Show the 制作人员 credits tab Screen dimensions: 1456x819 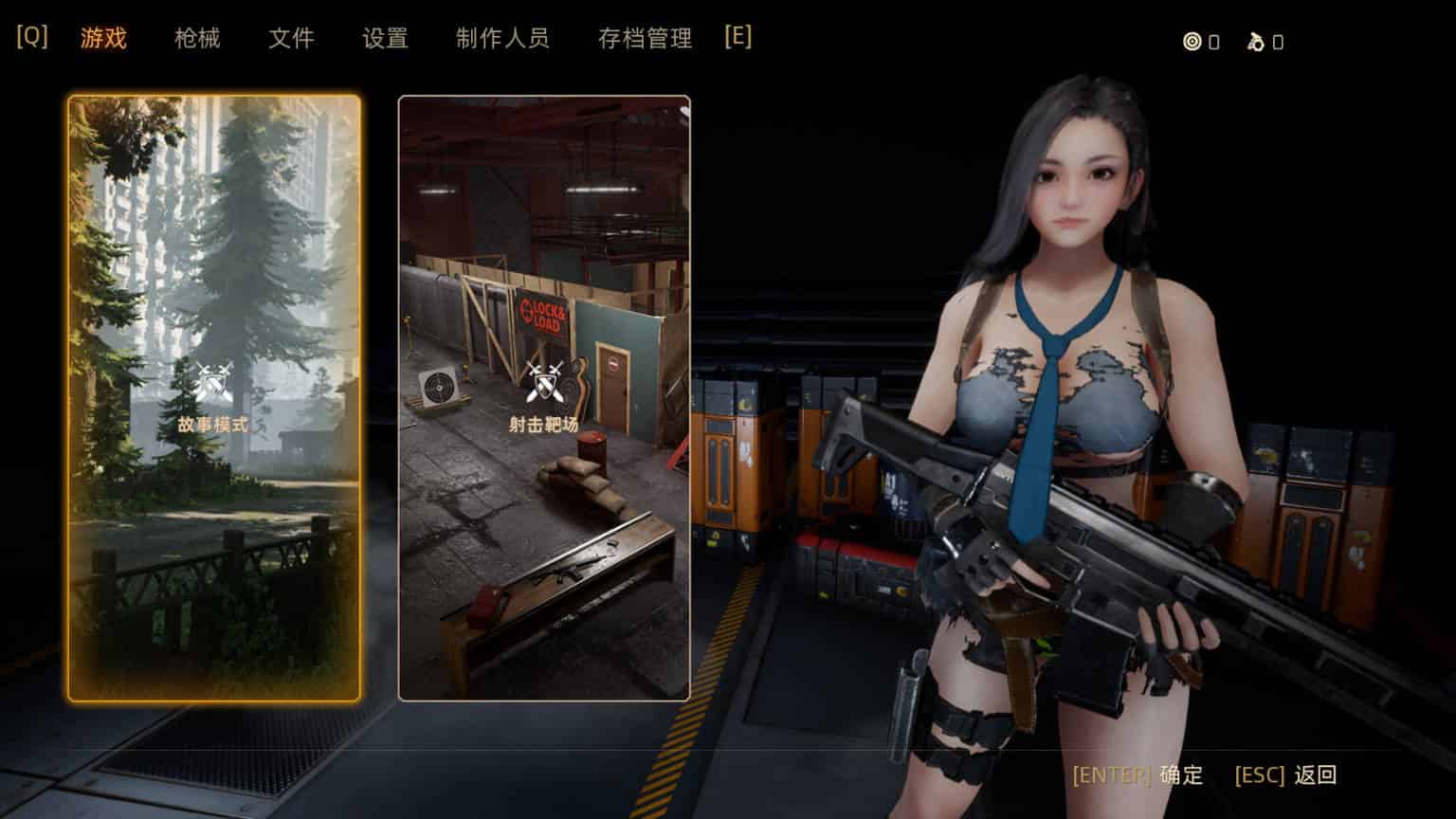502,39
